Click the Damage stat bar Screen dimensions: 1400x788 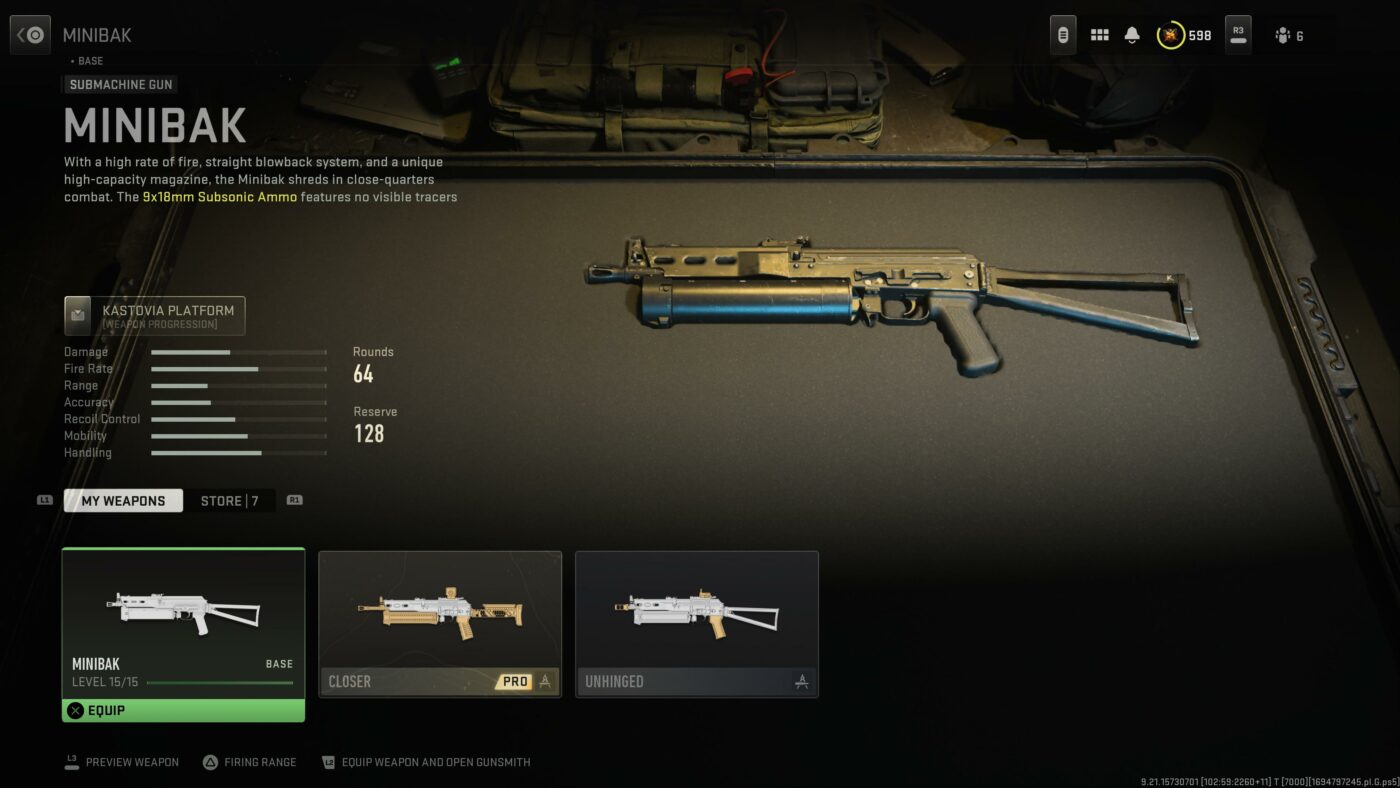click(x=237, y=352)
